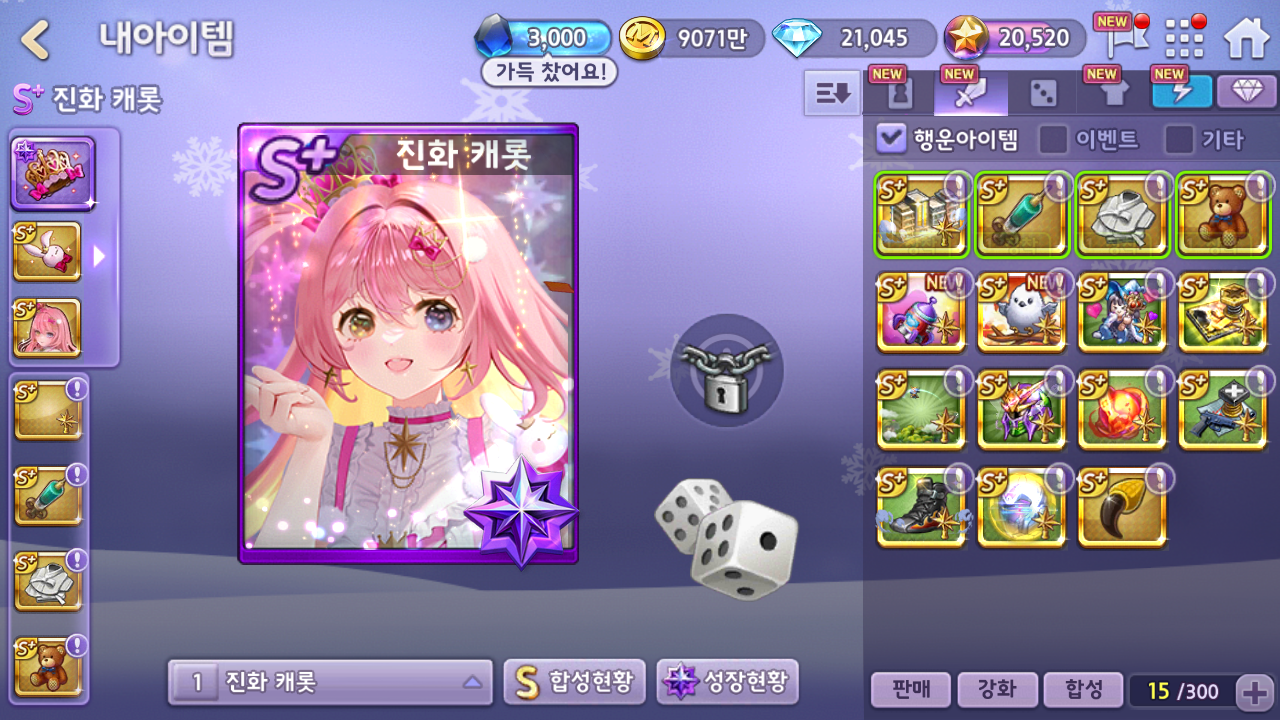Switch to the dice tab
1280x720 pixels.
pyautogui.click(x=1043, y=93)
